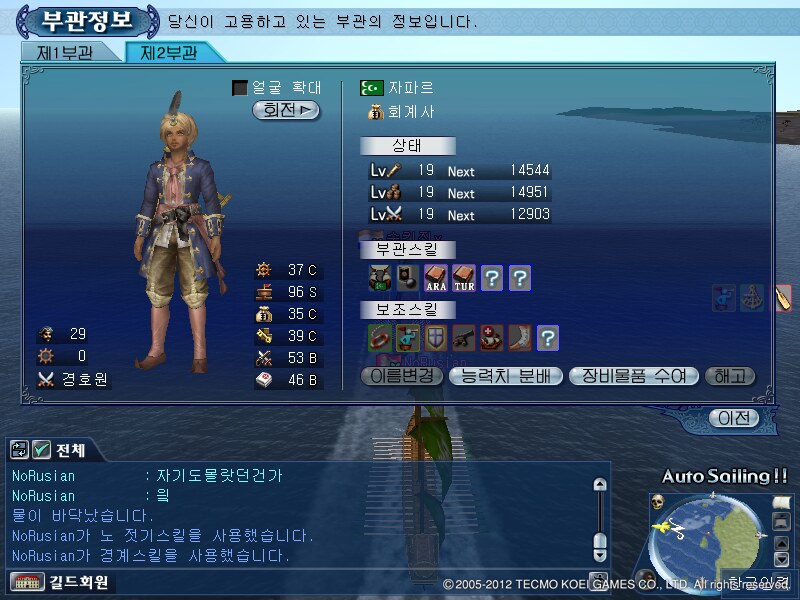Viewport: 800px width, 600px height.
Task: Select the ARA language book skill
Action: point(435,277)
